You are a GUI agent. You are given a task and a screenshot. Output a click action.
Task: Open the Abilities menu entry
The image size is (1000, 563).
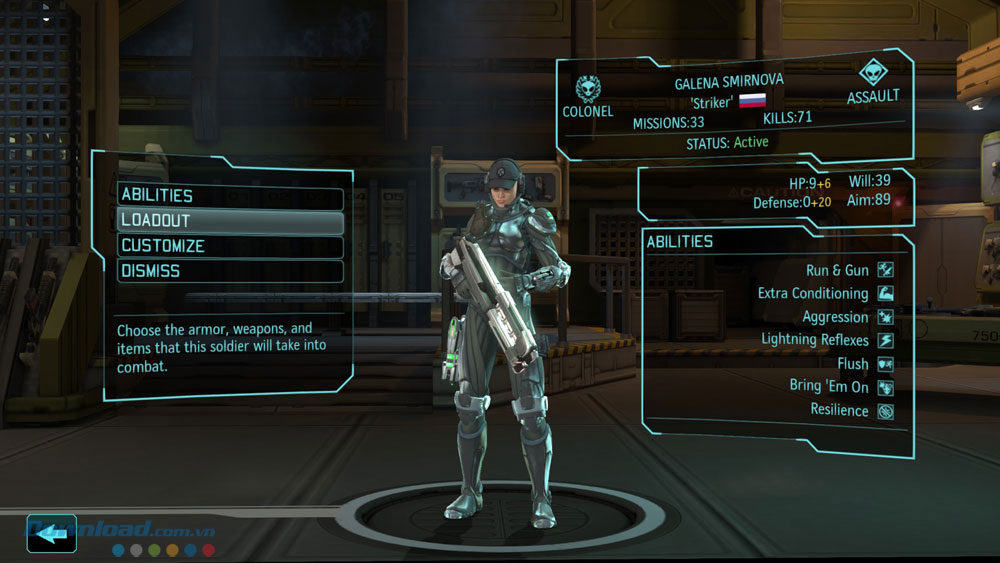tap(230, 196)
